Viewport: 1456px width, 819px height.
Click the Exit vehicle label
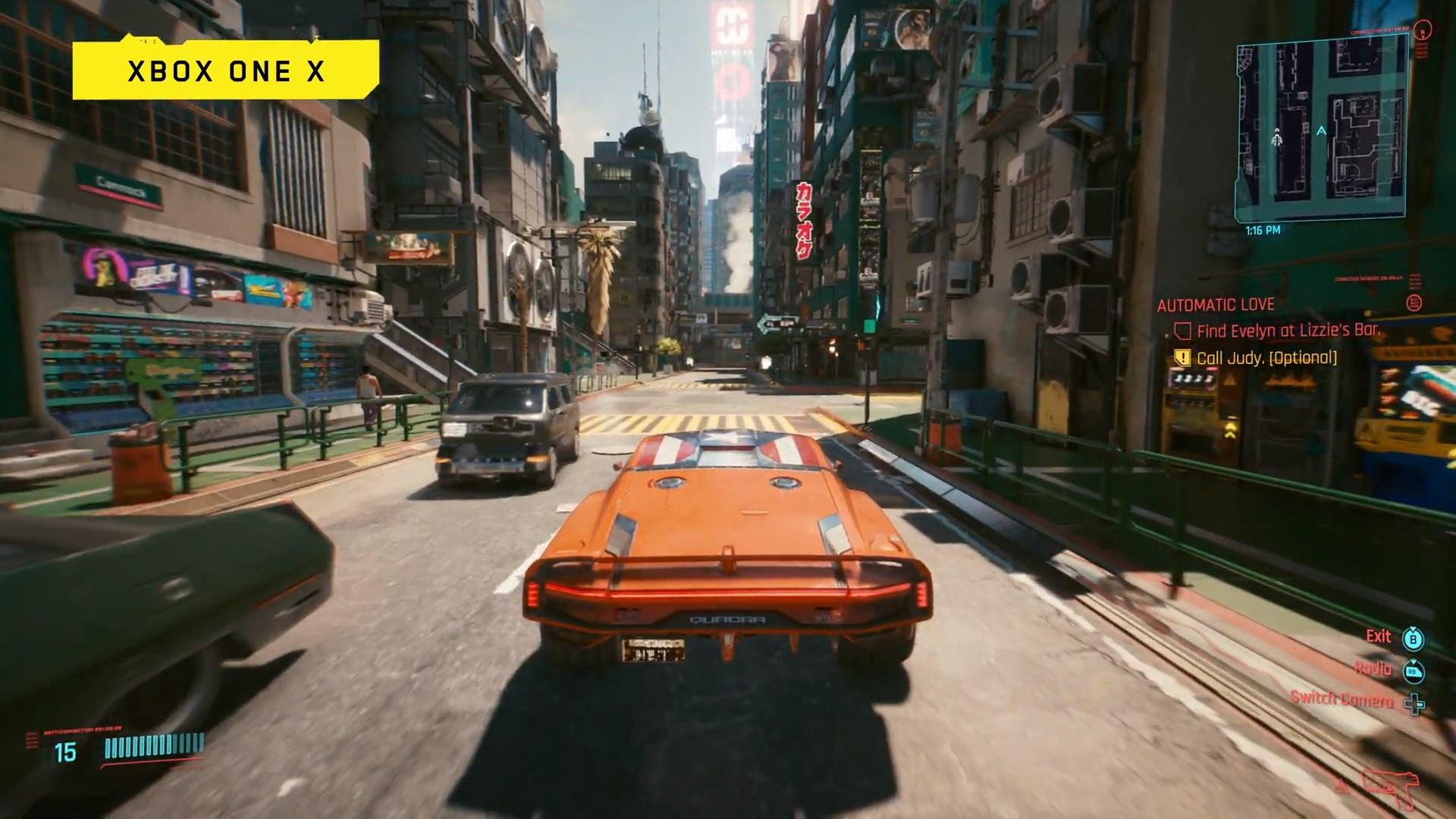(1378, 636)
